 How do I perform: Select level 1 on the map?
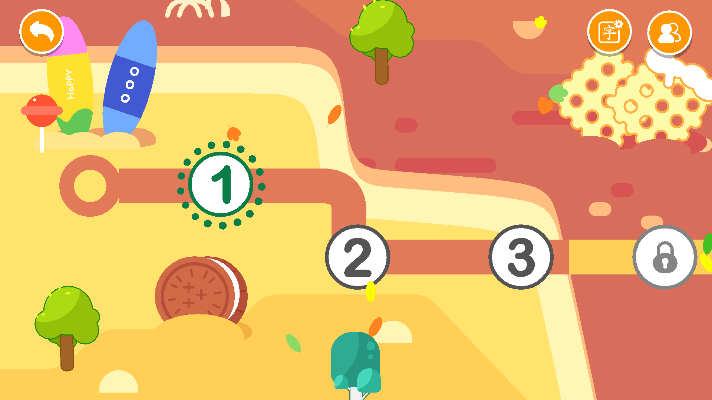tap(221, 184)
